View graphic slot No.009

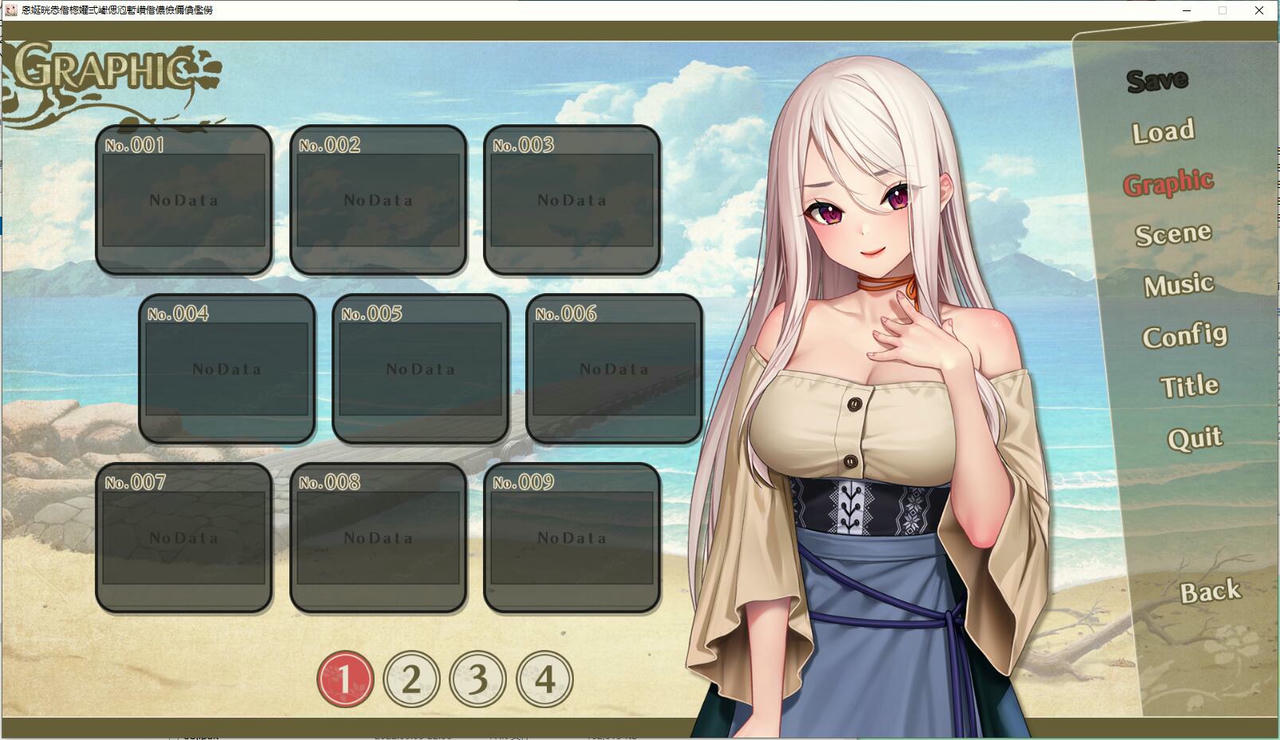point(572,538)
